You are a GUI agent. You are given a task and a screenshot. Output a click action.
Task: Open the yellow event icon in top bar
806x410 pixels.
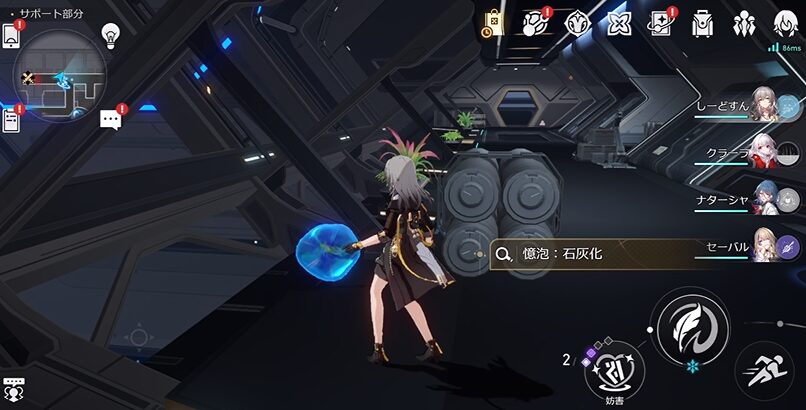(493, 24)
